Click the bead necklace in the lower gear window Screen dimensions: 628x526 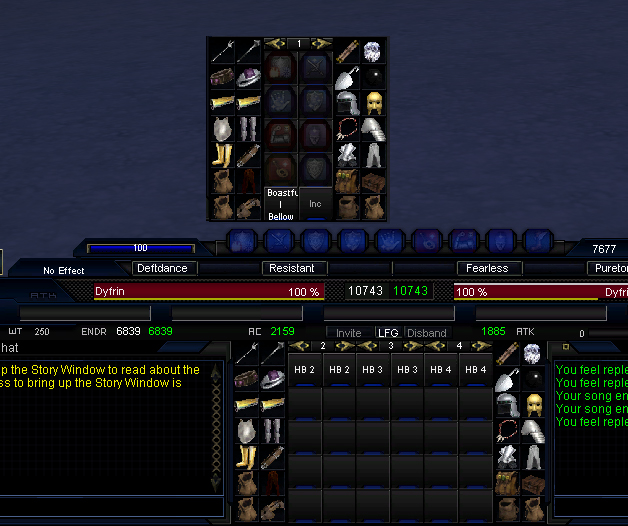[x=508, y=431]
